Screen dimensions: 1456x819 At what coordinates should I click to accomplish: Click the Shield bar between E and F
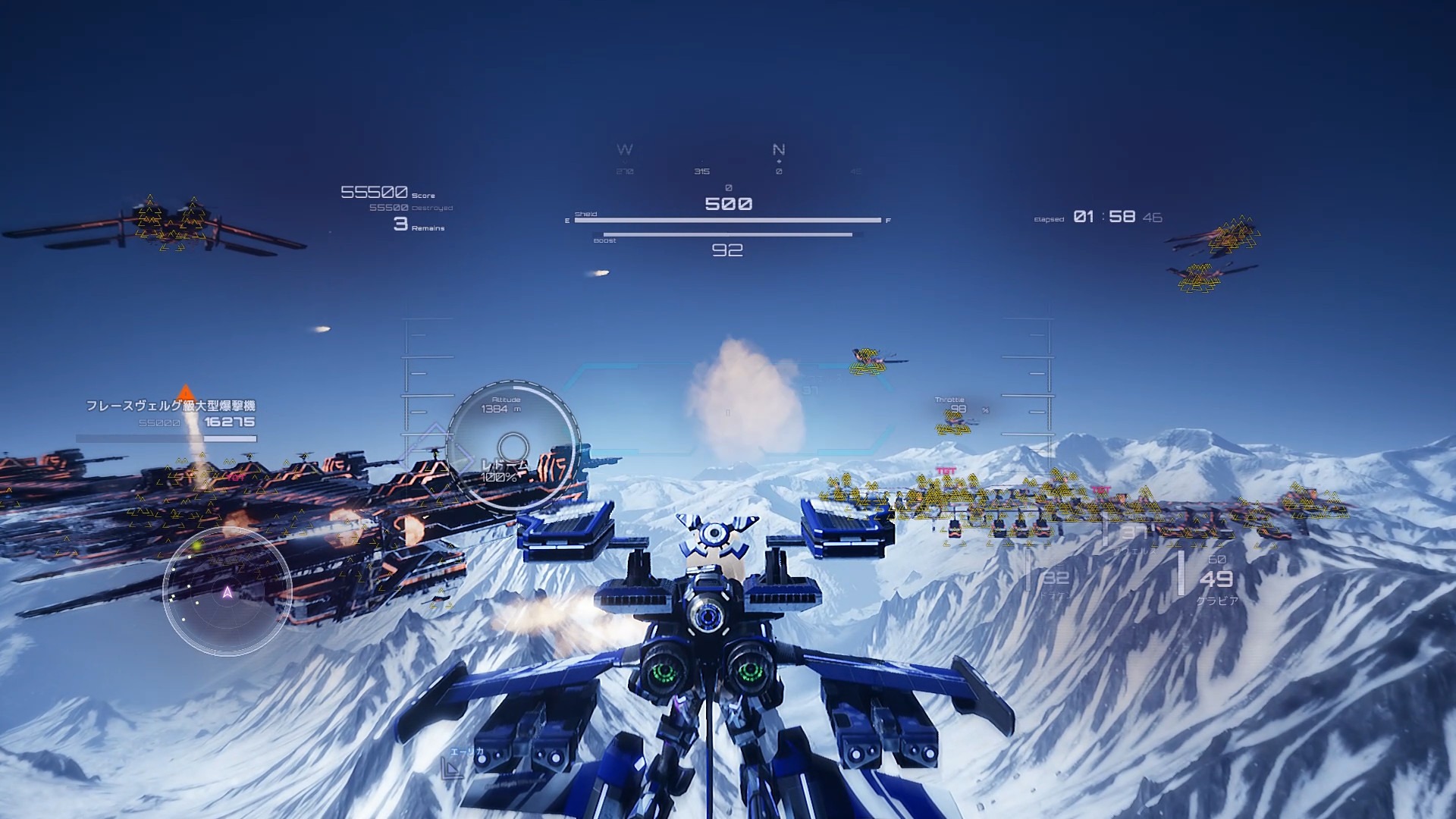pyautogui.click(x=728, y=220)
